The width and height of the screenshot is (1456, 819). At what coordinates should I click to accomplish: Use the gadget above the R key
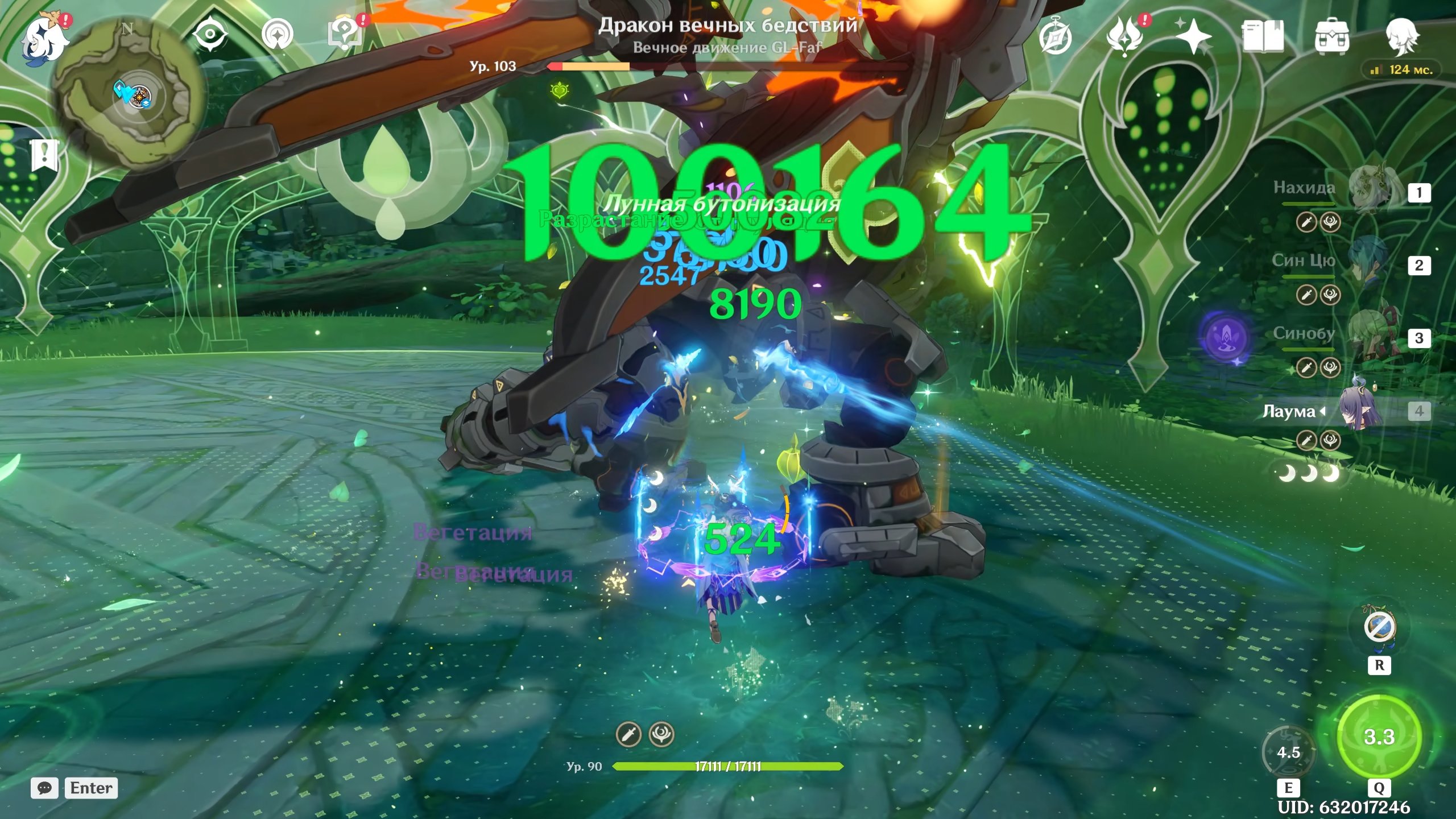[1379, 627]
